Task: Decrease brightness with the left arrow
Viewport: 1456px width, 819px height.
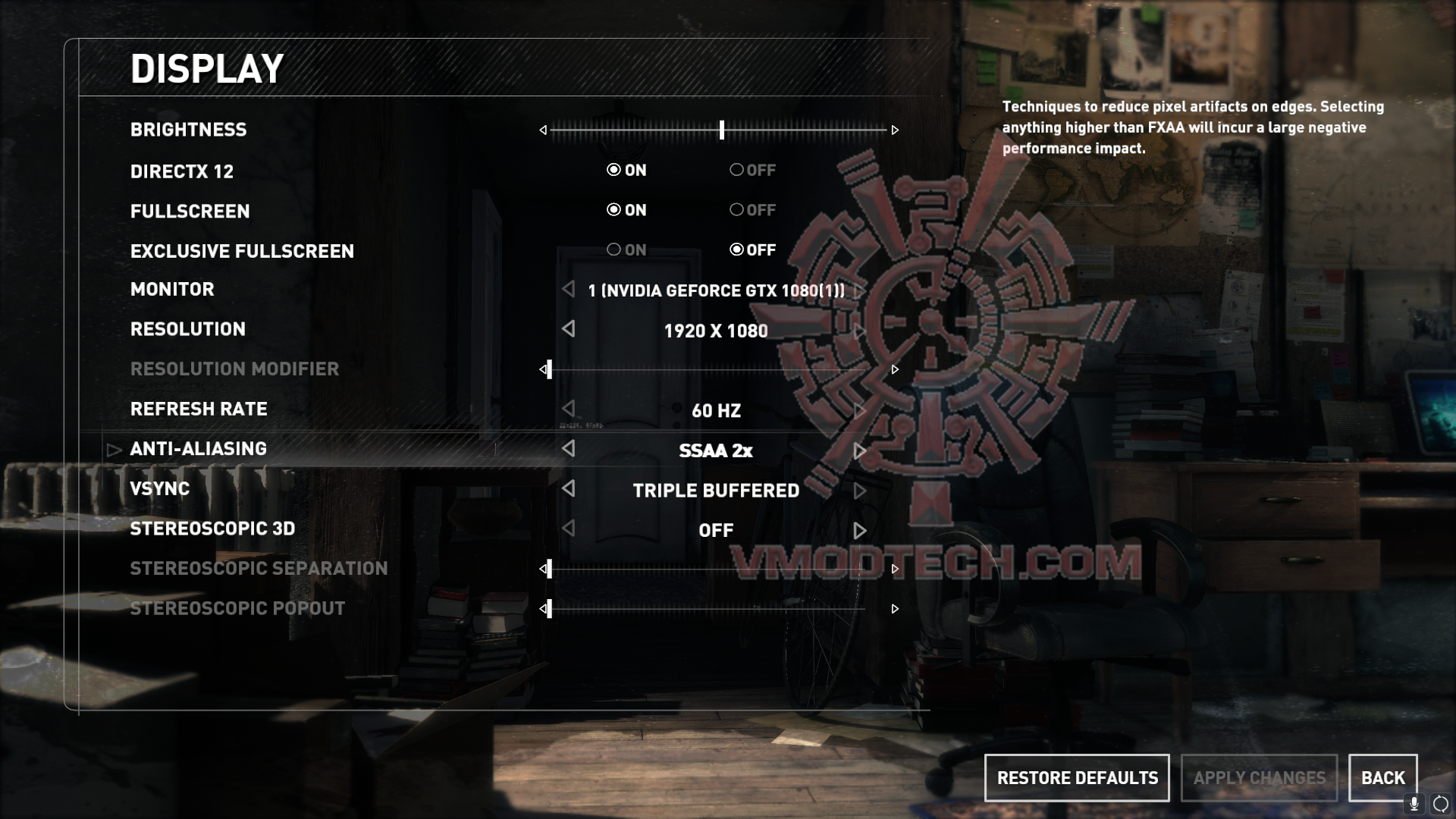Action: point(543,130)
